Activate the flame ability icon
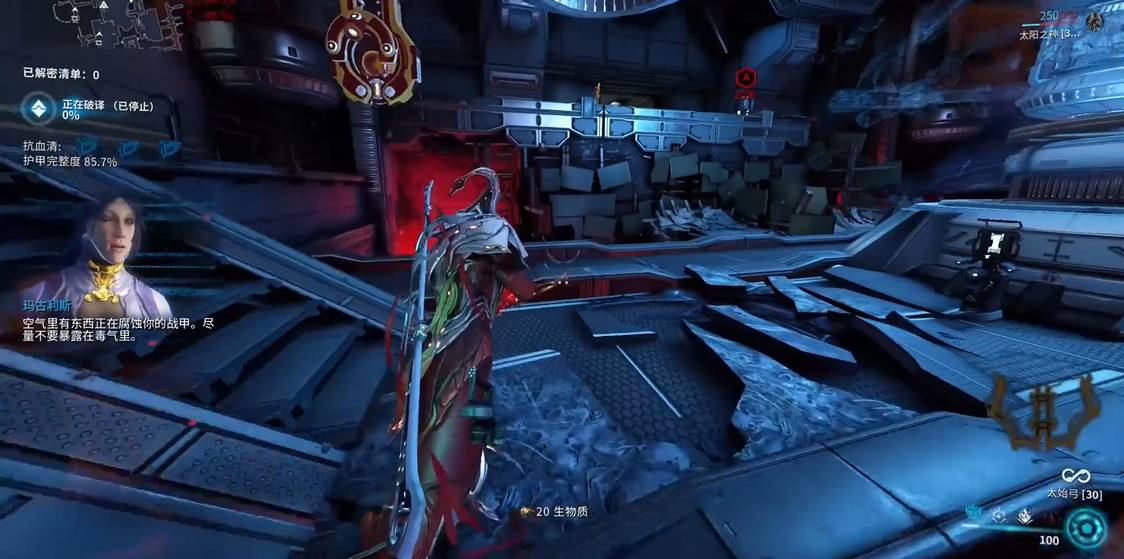The height and width of the screenshot is (559, 1124). [x=1025, y=516]
